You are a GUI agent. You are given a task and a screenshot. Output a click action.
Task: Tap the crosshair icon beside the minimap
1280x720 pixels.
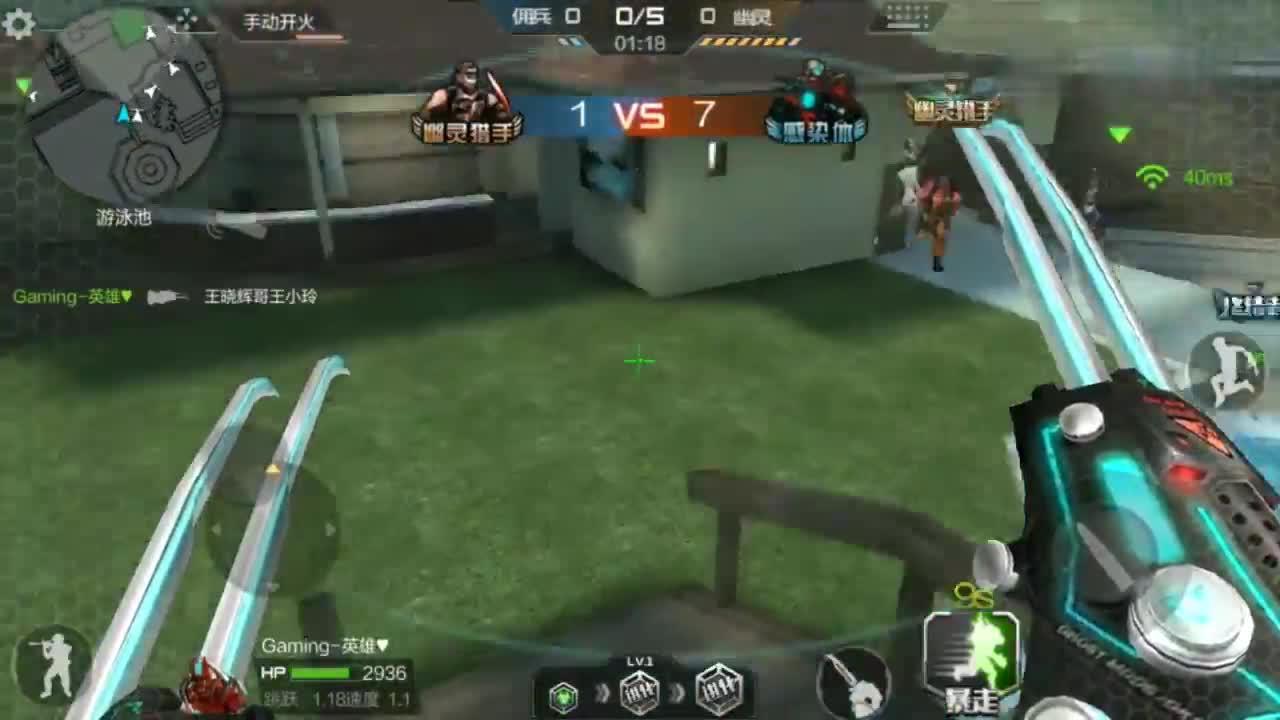coord(186,19)
